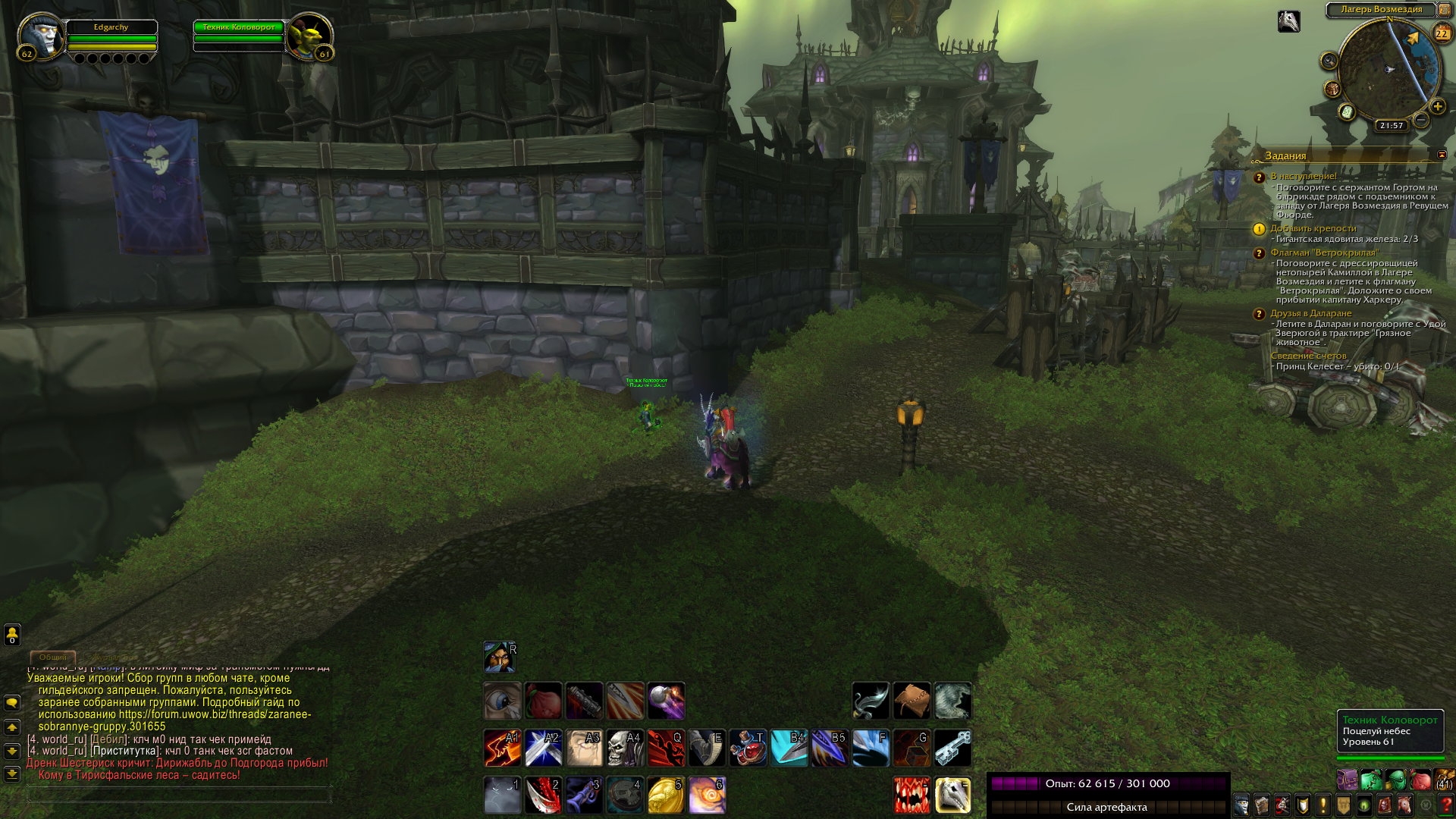Image resolution: width=1456 pixels, height=819 pixels.
Task: Open the quest 'Сведение счетов' in tracker
Action: point(1308,356)
